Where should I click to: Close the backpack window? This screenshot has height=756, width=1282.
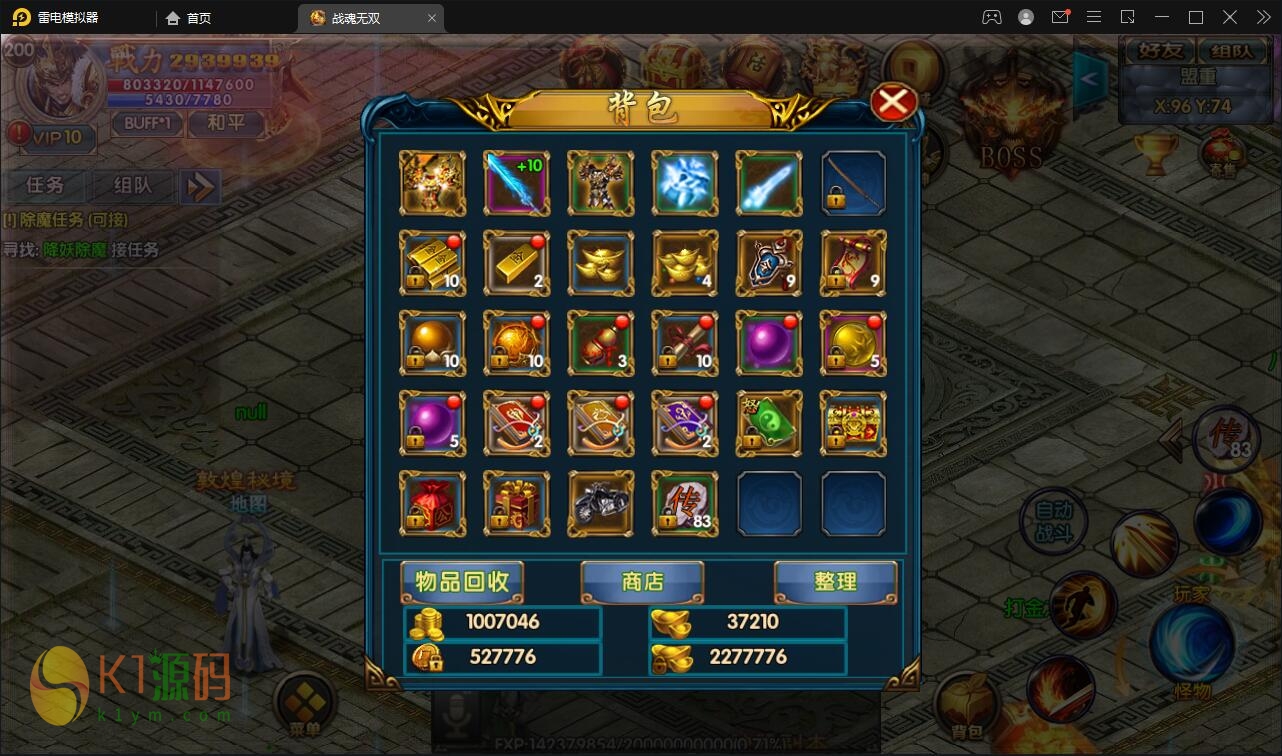click(x=893, y=103)
